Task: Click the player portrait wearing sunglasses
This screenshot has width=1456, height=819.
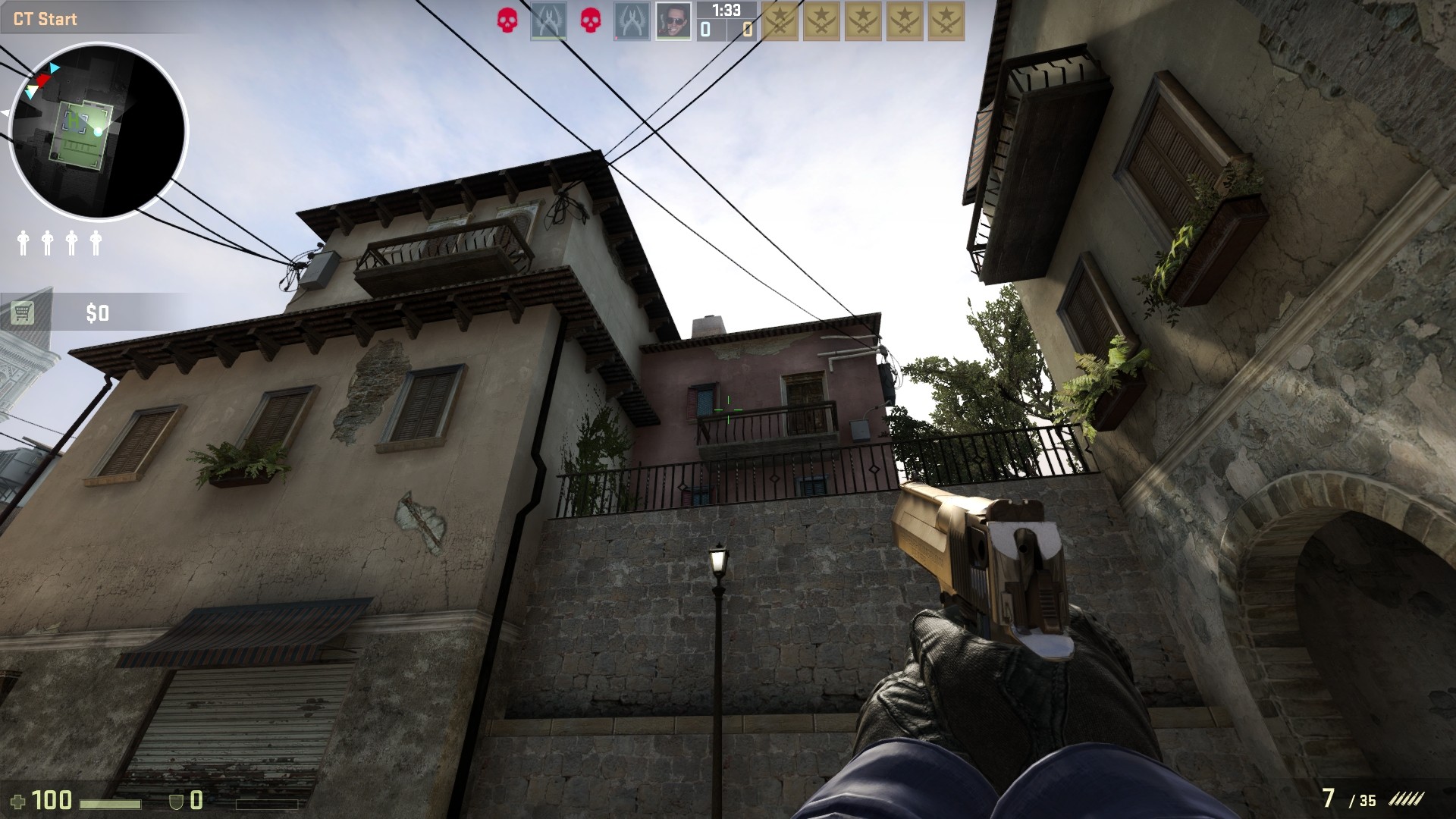Action: pyautogui.click(x=673, y=20)
